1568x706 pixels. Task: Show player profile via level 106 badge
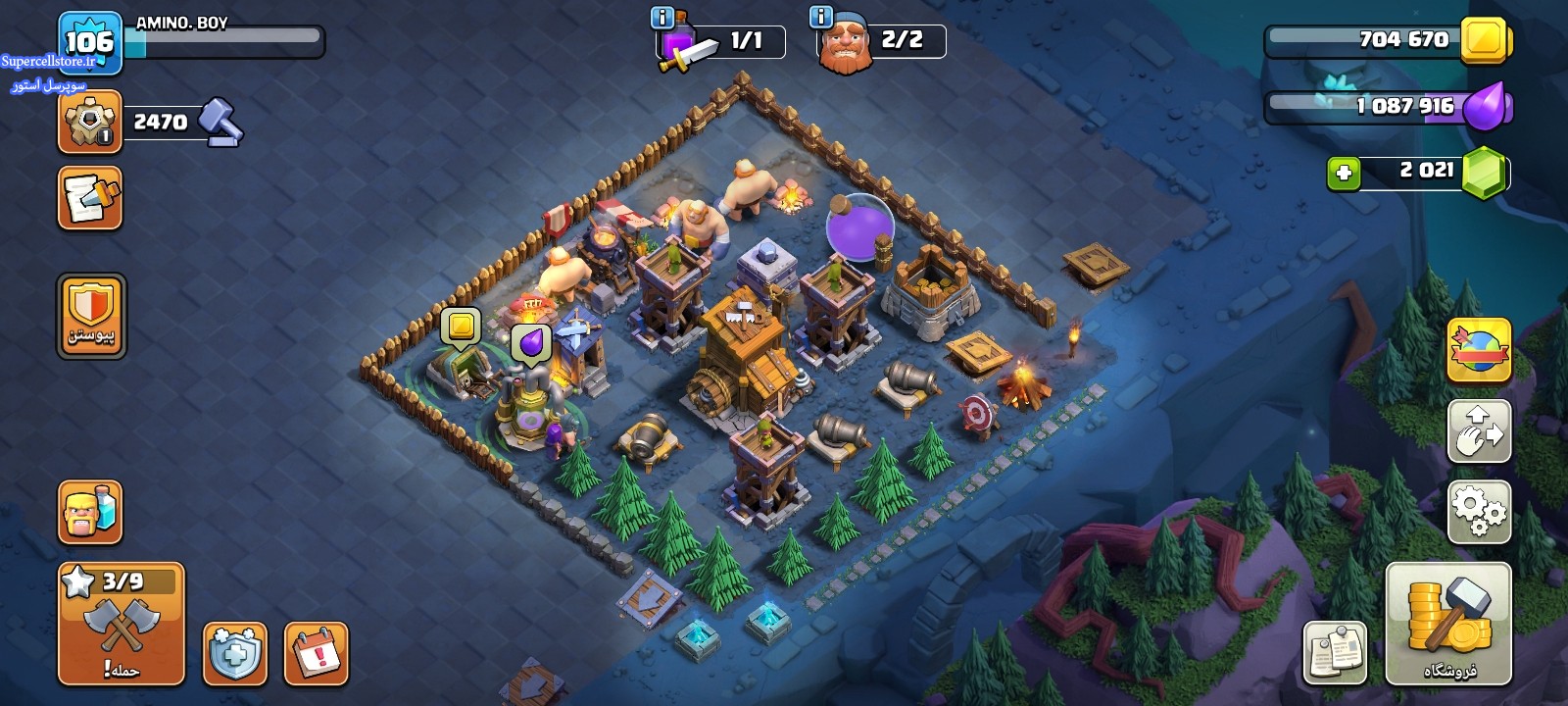(x=89, y=42)
